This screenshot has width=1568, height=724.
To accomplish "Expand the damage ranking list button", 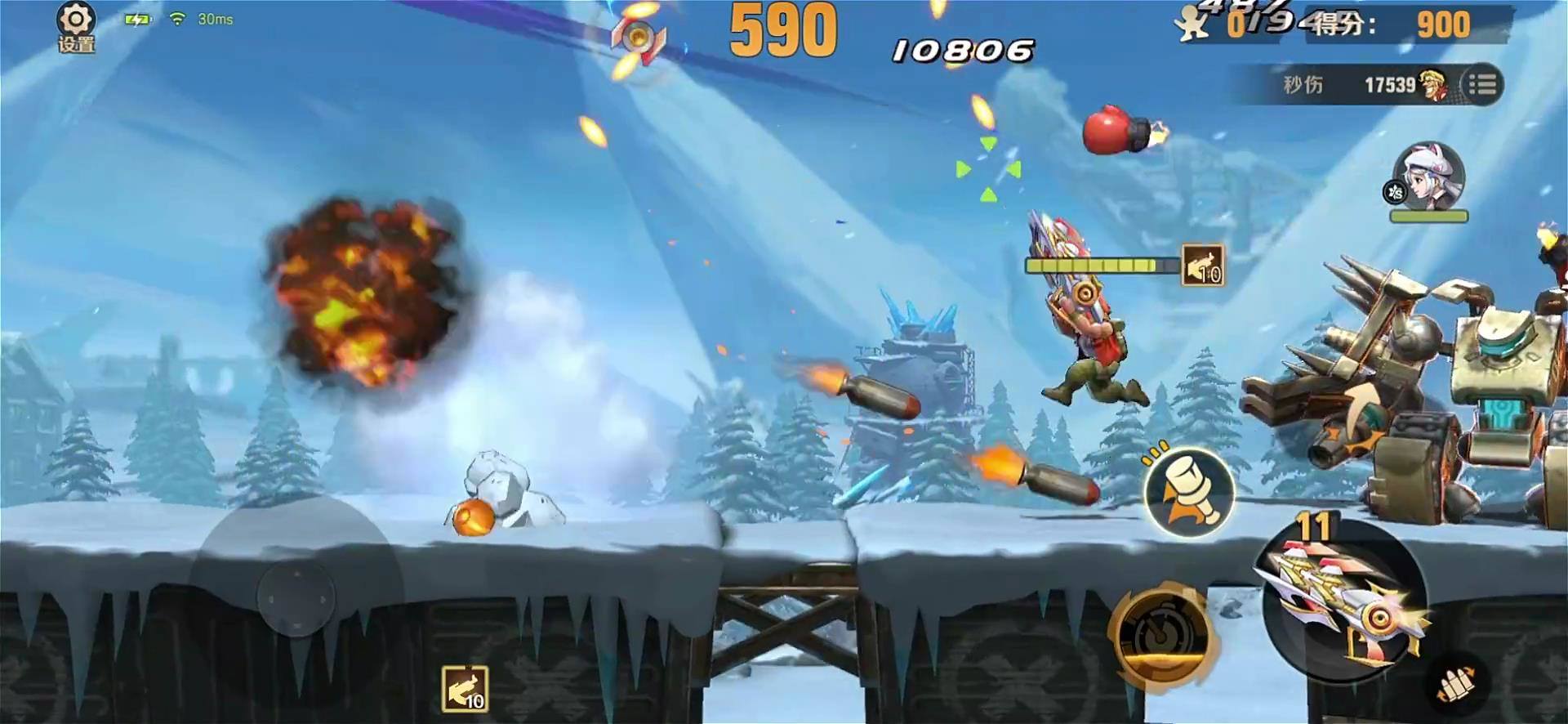I will [x=1481, y=84].
